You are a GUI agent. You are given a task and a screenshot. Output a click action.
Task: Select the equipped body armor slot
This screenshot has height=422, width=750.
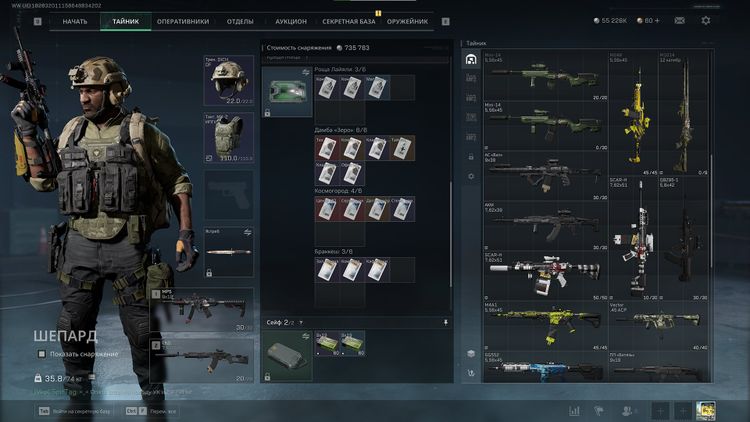coord(229,137)
